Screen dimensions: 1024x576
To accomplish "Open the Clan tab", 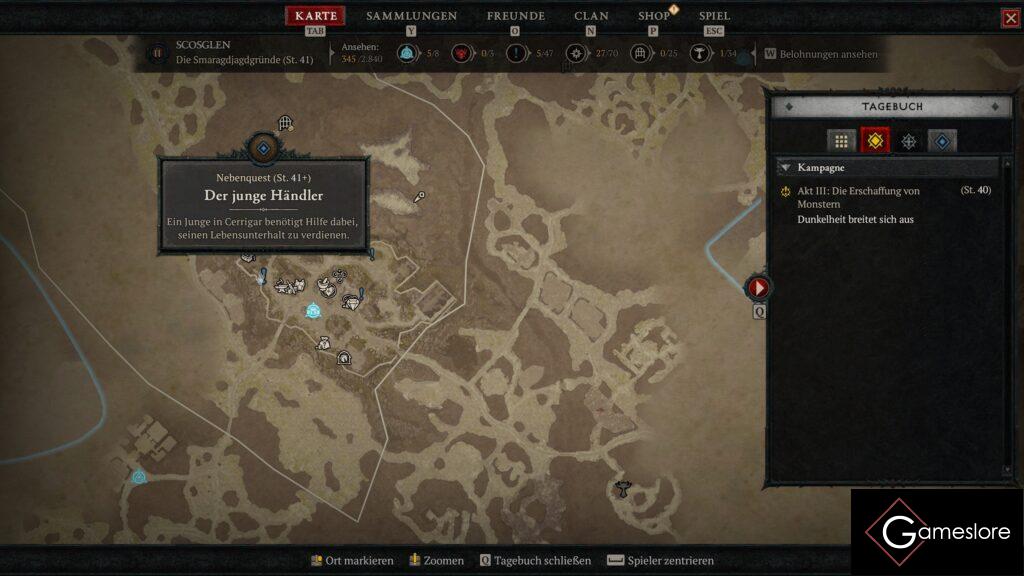I will pos(591,16).
